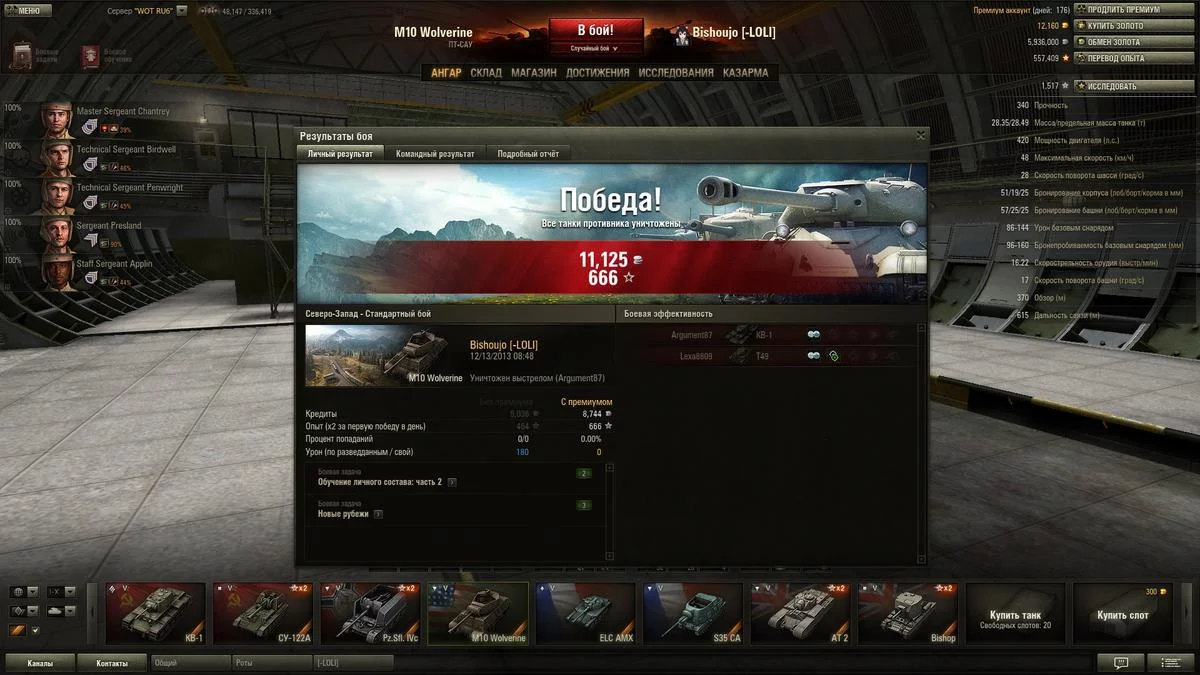
Task: Click Купить танк slot
Action: point(1015,613)
